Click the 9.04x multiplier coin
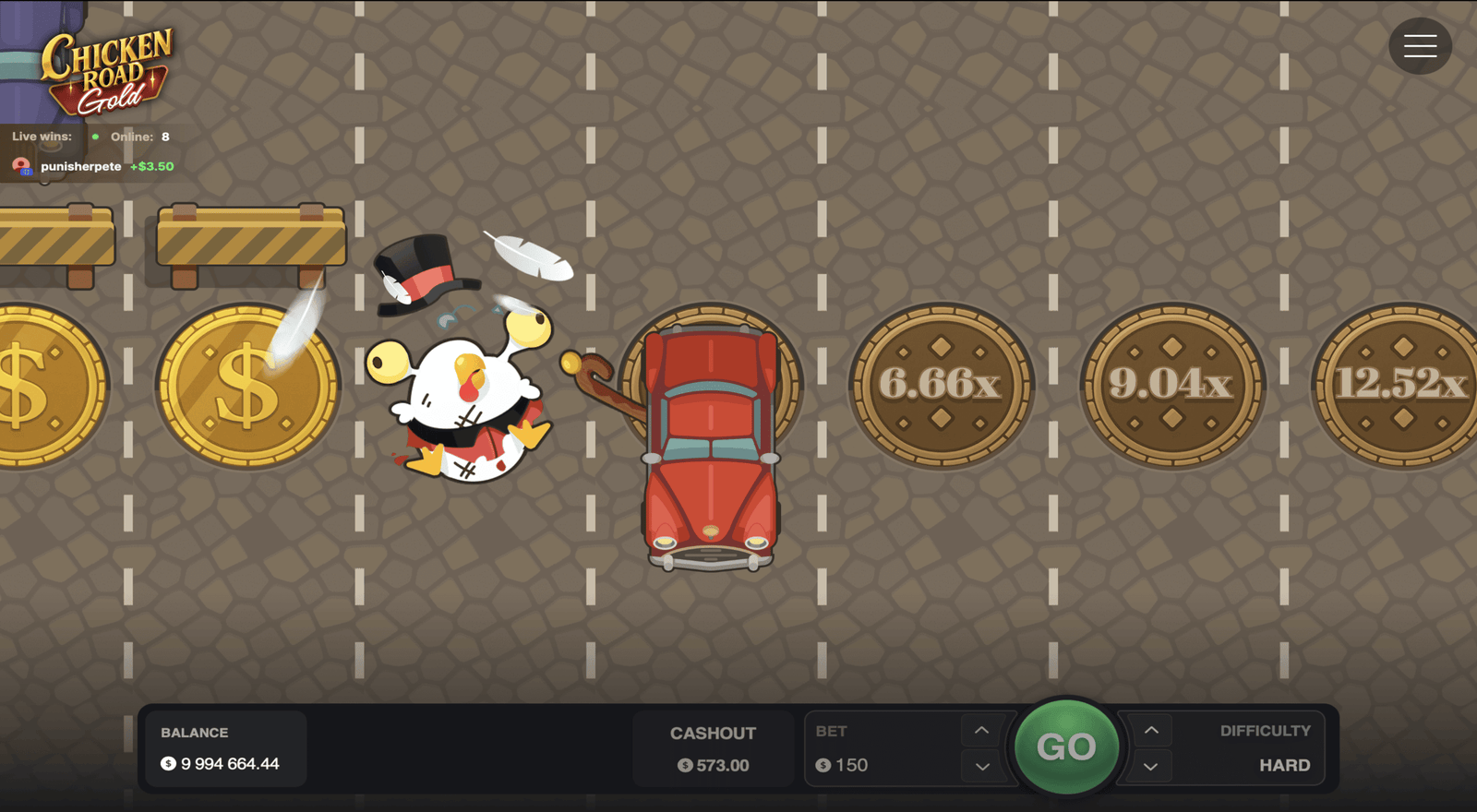 coord(1172,383)
